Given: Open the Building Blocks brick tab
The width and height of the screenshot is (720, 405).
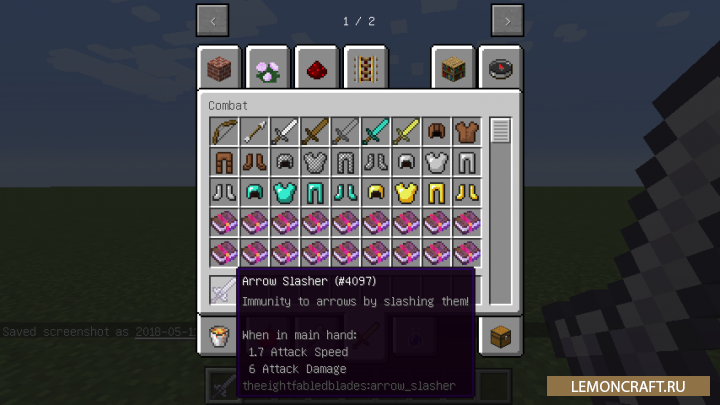Looking at the screenshot, I should 219,67.
